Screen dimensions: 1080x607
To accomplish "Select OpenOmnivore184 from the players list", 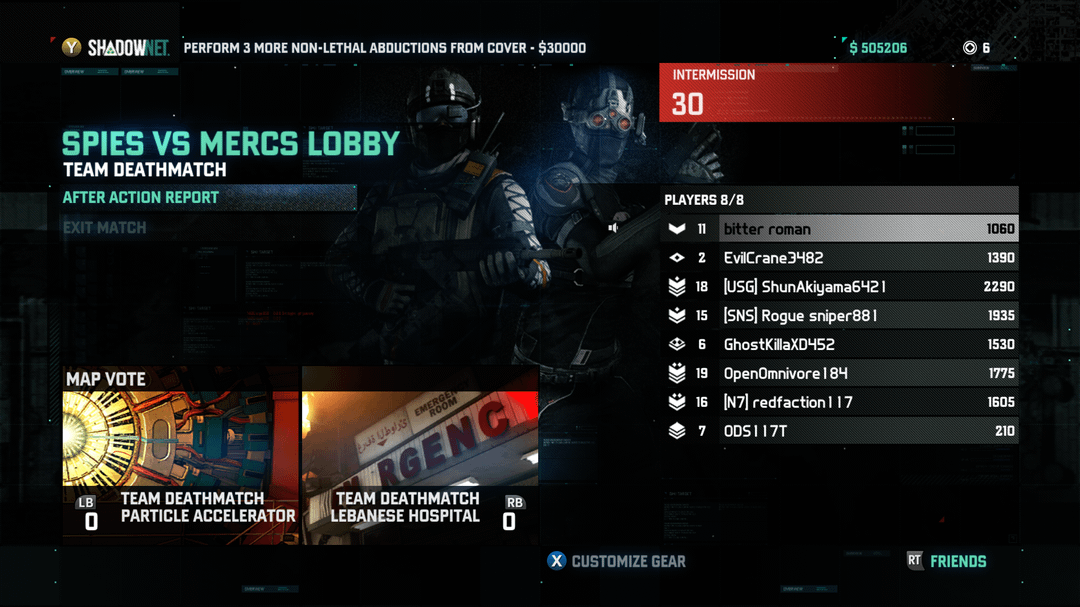I will tap(840, 374).
